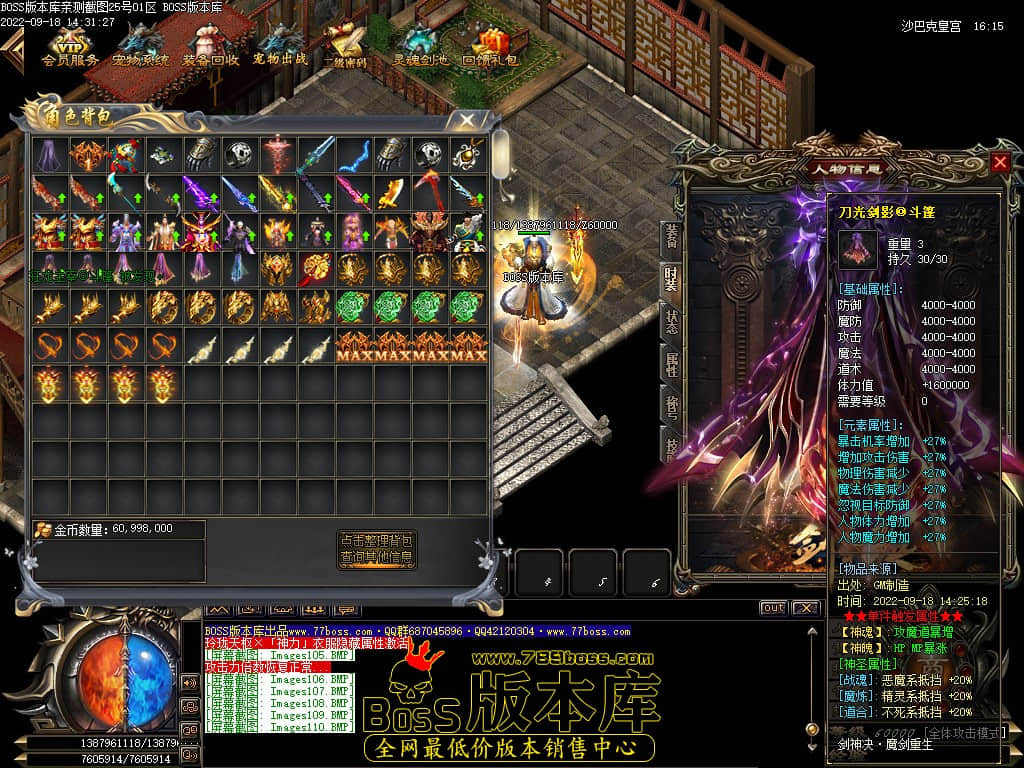Screen dimensions: 1024x768
Task: Switch to the 属性 attributes tab
Action: (x=672, y=364)
